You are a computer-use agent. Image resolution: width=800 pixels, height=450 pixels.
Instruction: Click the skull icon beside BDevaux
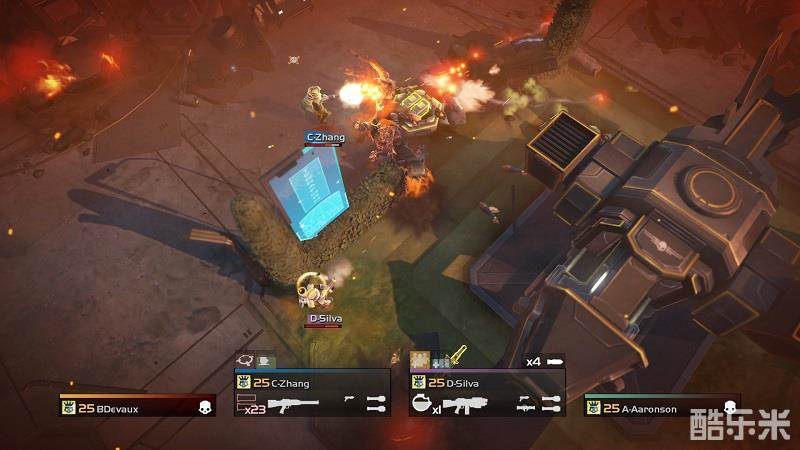[x=204, y=407]
